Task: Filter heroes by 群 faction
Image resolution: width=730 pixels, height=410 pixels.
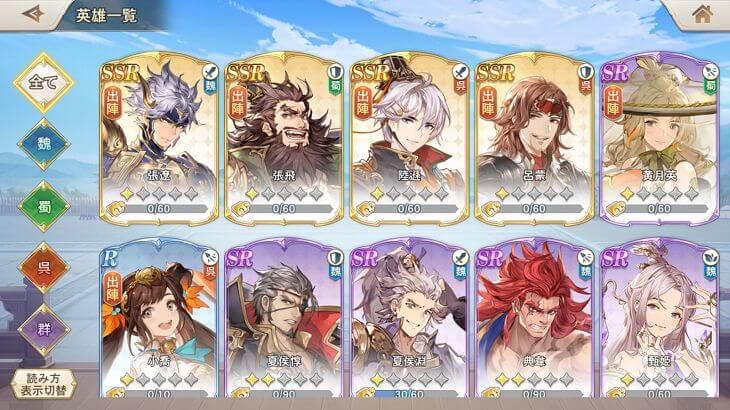Action: 44,326
